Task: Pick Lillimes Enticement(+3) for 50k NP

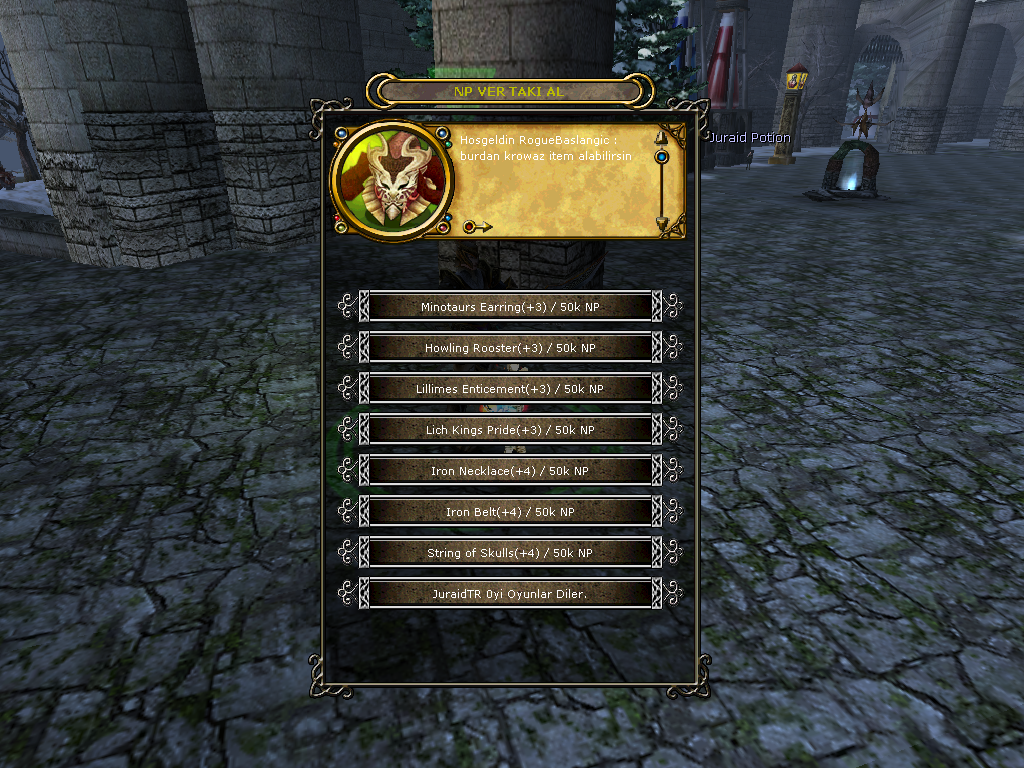Action: tap(510, 389)
